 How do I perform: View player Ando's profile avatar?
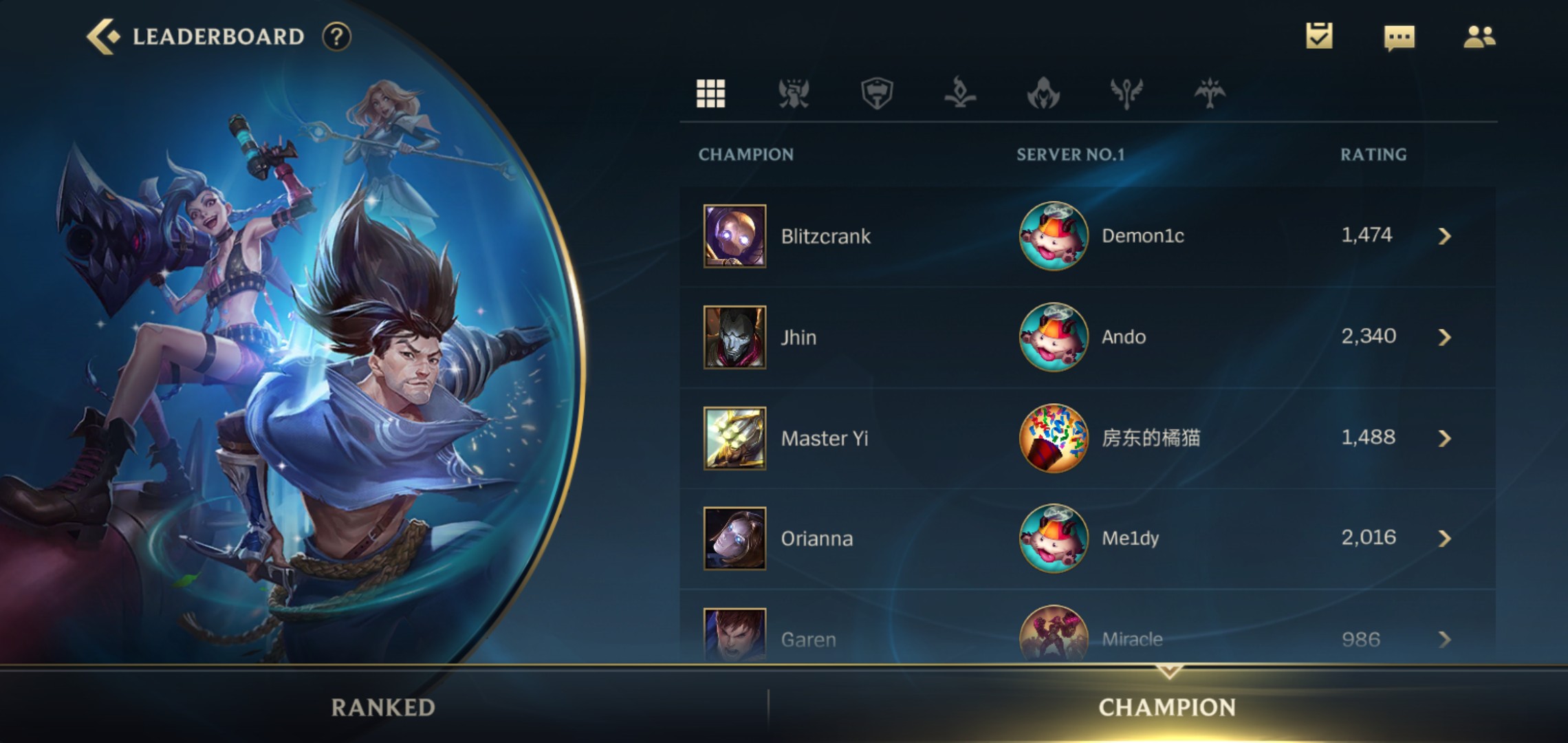[1053, 337]
